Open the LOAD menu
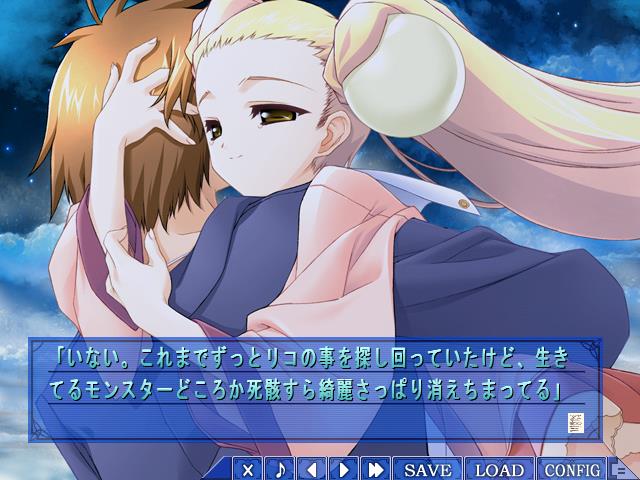 [500, 469]
